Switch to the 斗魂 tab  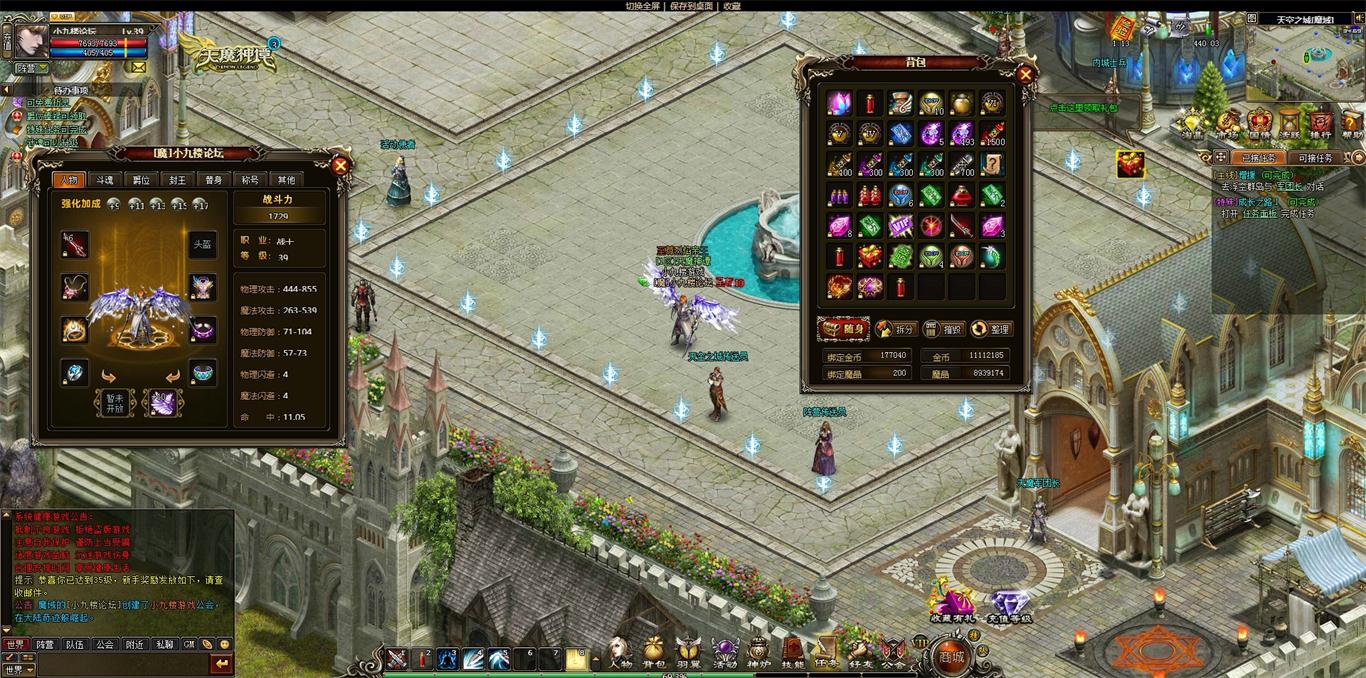point(105,180)
